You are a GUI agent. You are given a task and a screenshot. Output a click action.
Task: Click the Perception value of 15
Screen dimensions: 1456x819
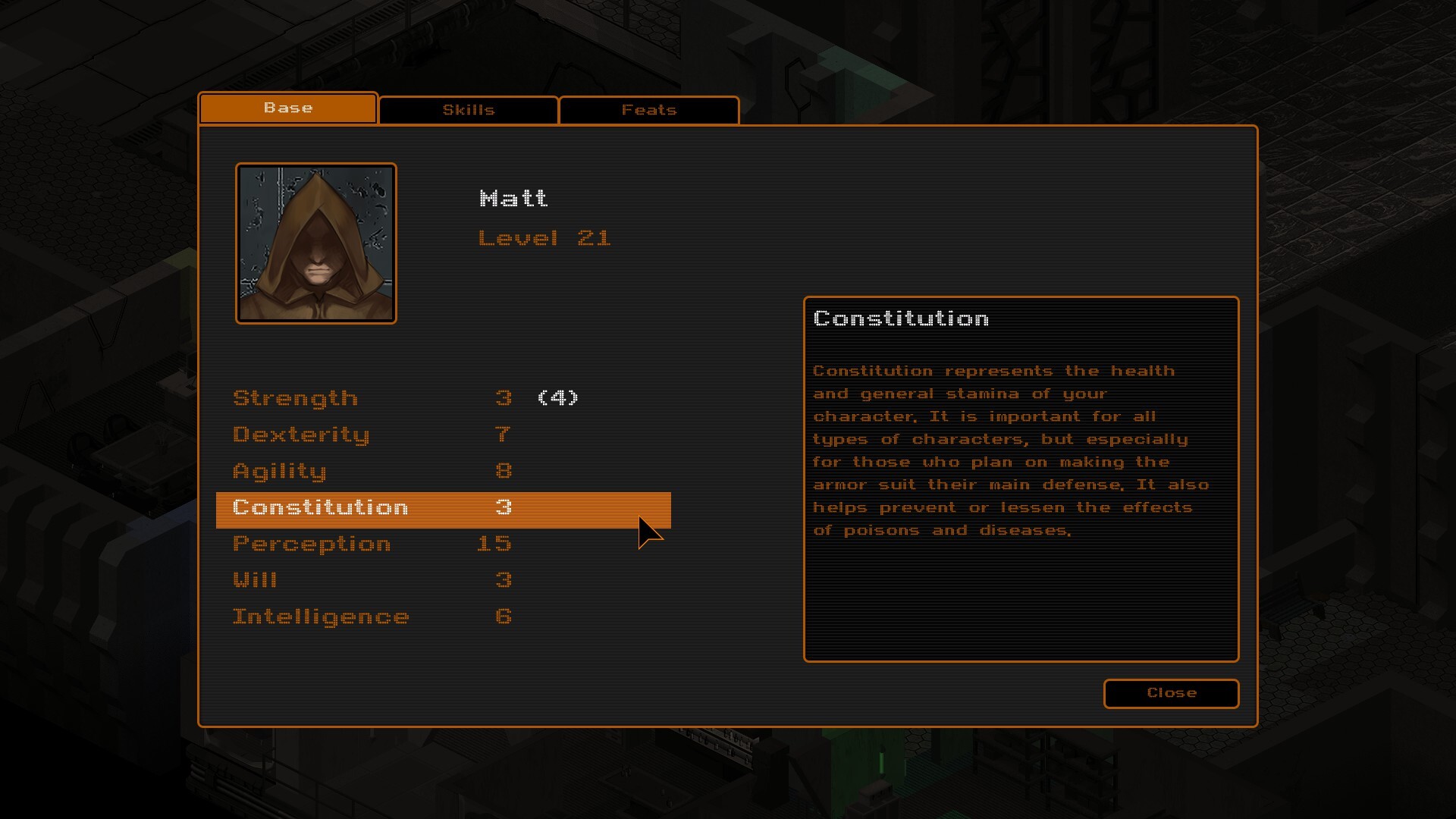(494, 543)
